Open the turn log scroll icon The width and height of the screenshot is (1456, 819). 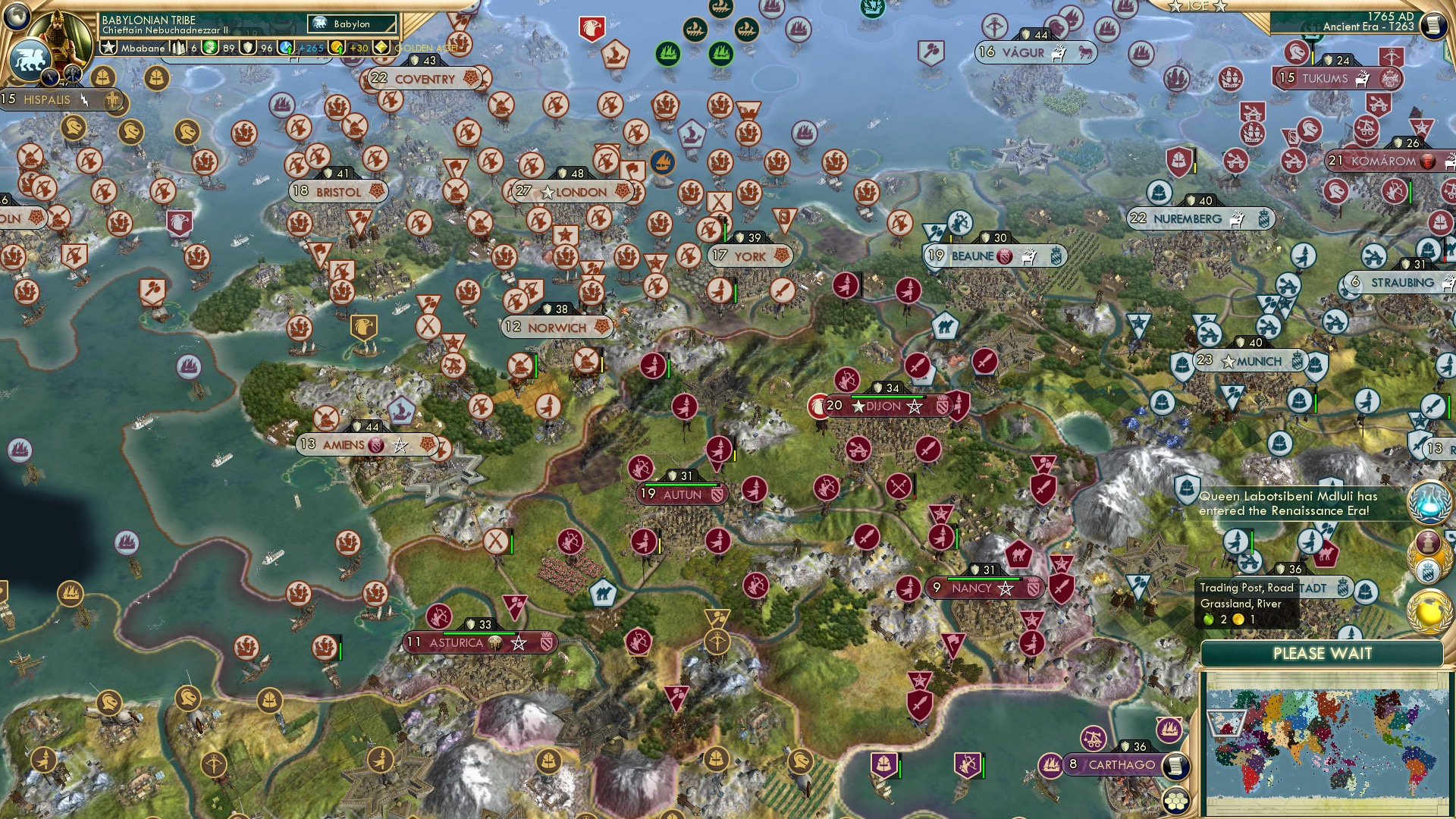(1436, 25)
